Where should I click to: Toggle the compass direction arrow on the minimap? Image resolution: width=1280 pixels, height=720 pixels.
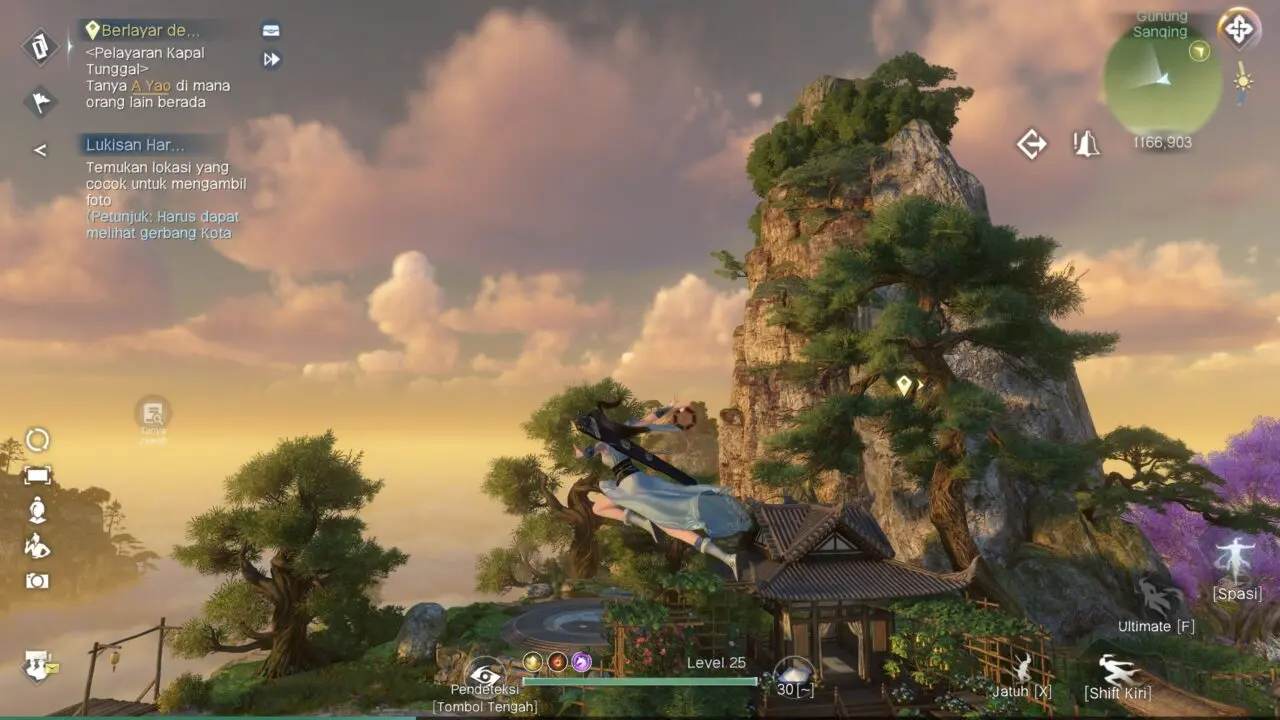[x=1198, y=51]
